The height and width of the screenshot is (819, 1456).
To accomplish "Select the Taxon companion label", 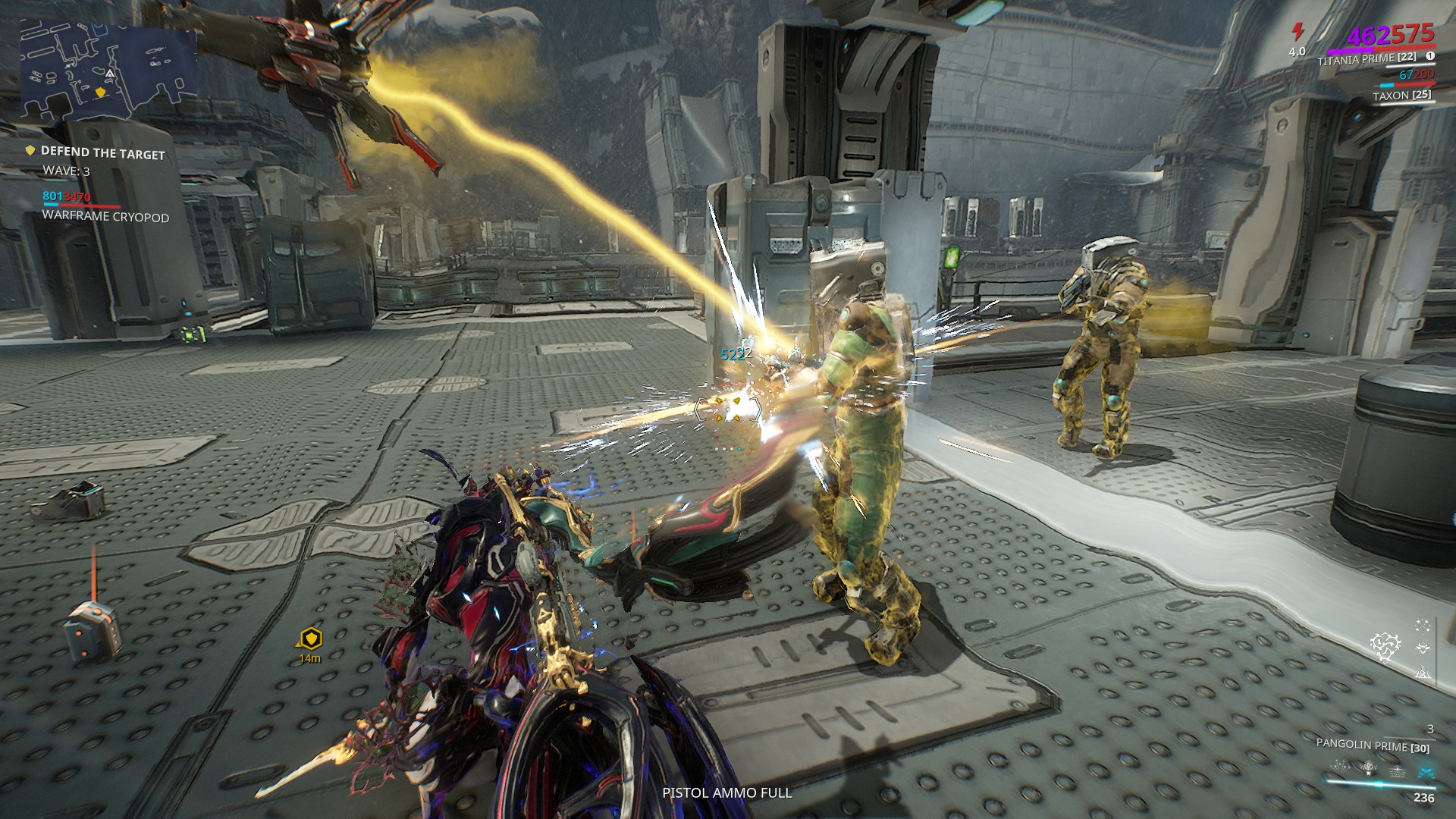I will pyautogui.click(x=1401, y=96).
